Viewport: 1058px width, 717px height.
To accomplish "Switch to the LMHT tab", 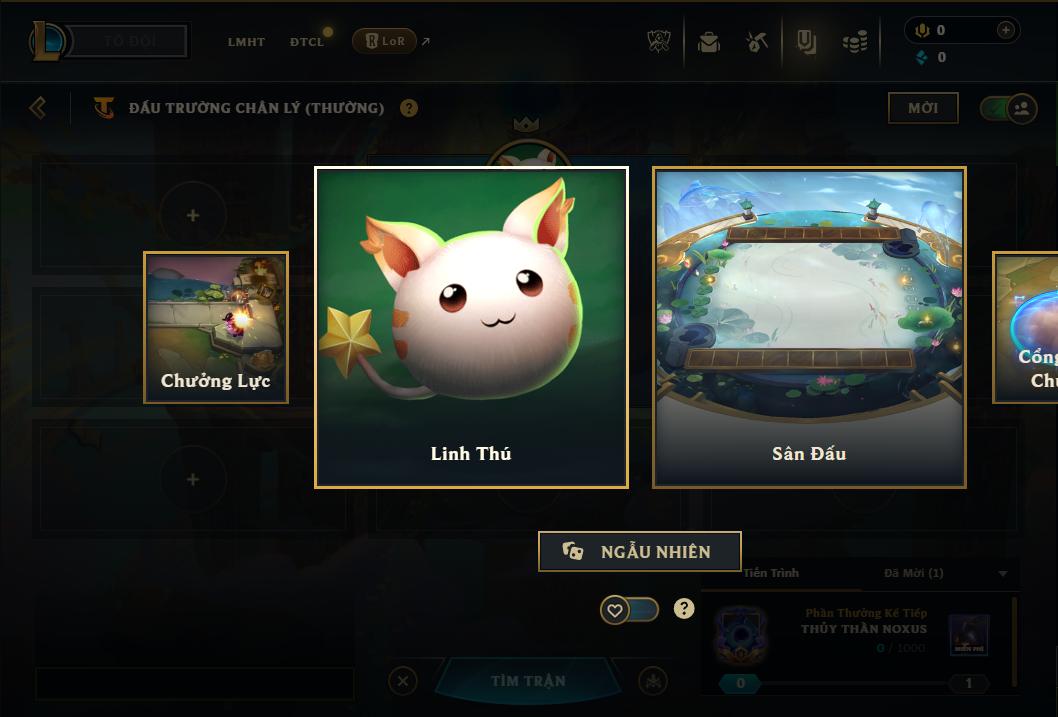I will pos(246,42).
